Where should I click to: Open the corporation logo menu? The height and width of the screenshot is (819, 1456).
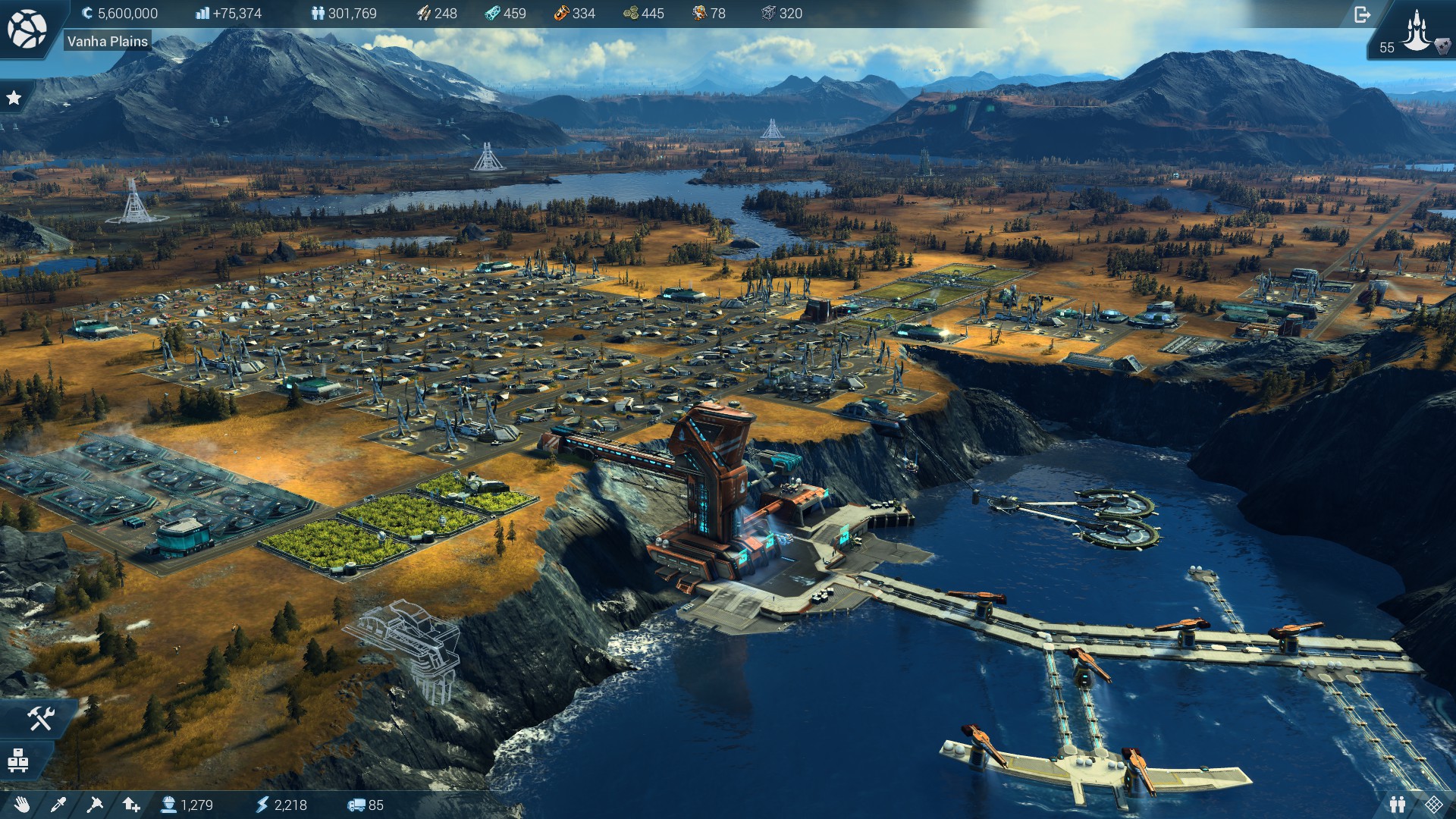click(27, 29)
